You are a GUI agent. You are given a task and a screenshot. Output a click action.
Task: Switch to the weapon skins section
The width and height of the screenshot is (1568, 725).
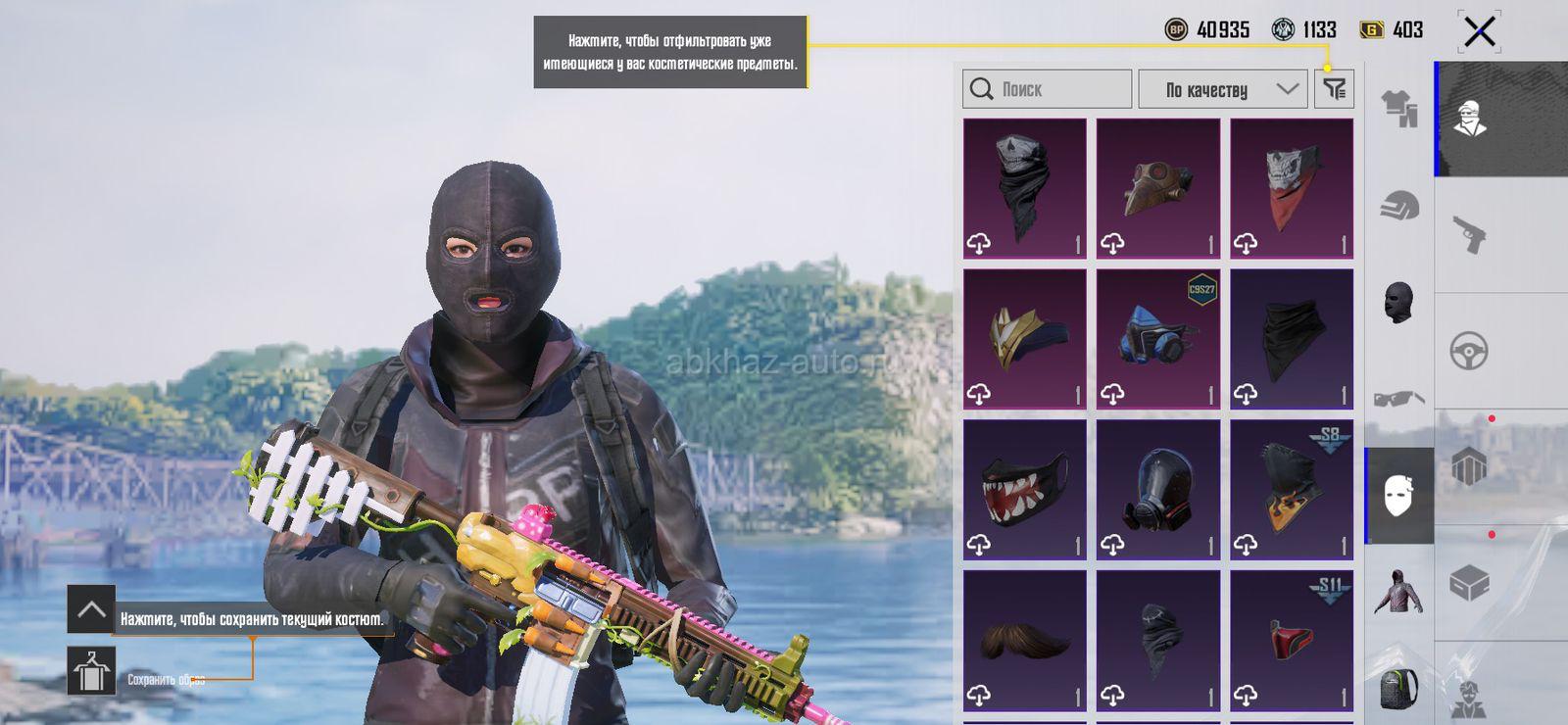1469,234
